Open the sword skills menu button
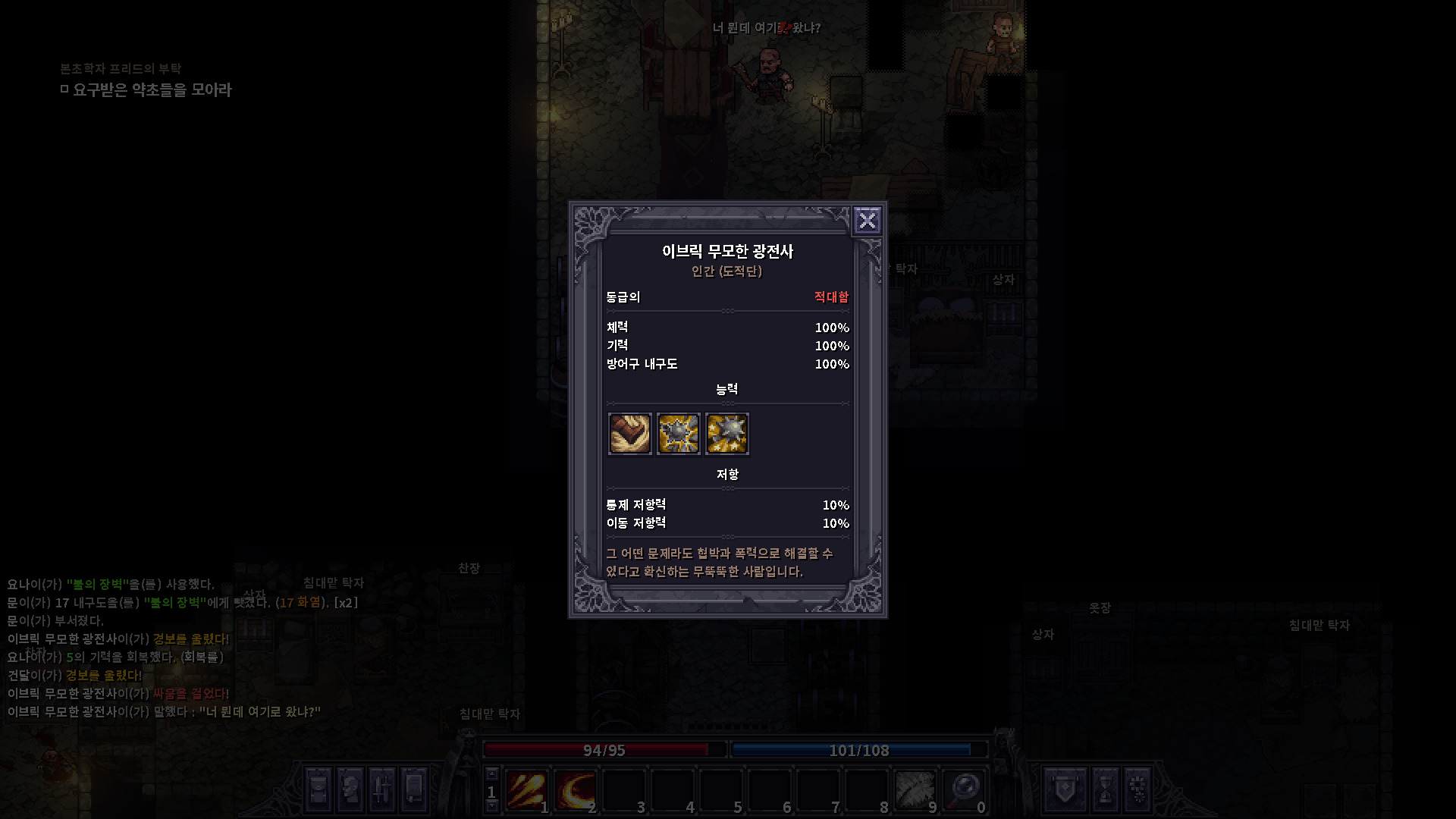Viewport: 1456px width, 819px height. tap(382, 789)
